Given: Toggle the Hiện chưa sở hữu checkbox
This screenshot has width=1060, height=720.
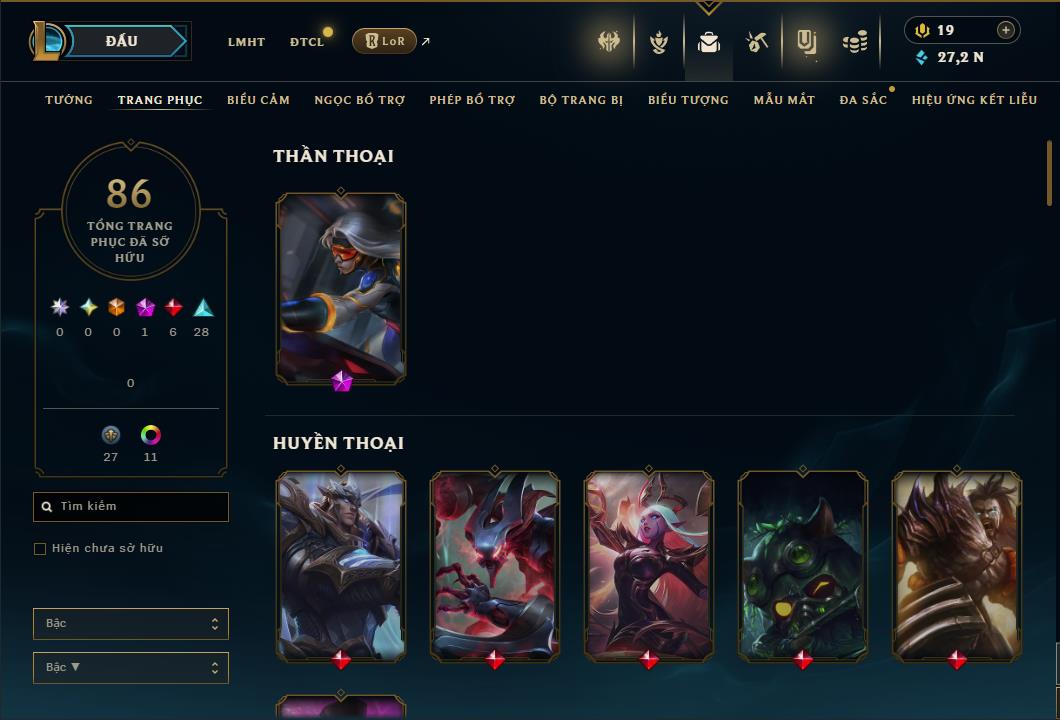Looking at the screenshot, I should [40, 549].
